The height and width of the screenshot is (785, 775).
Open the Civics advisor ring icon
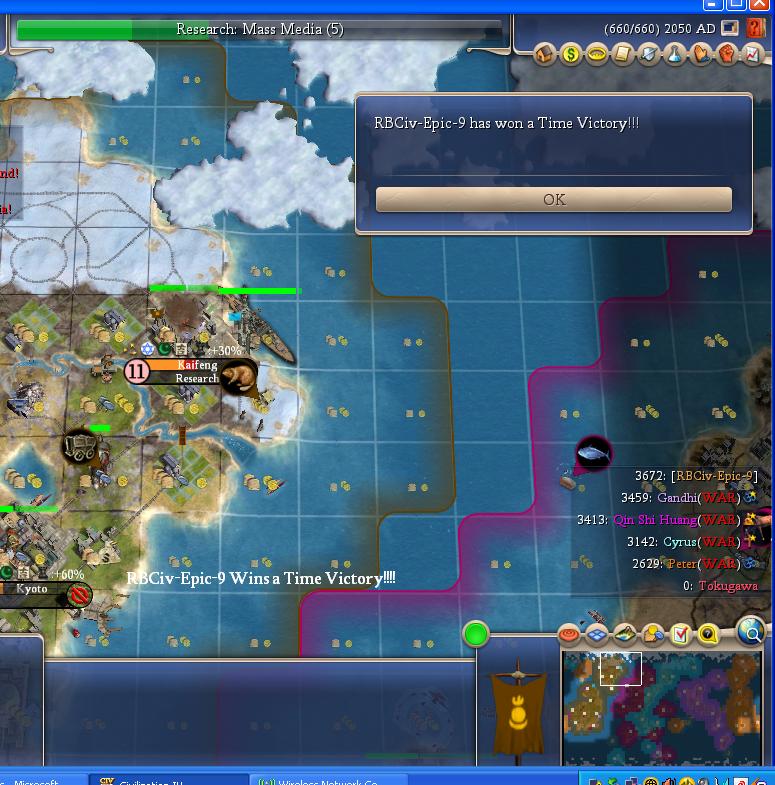[597, 54]
